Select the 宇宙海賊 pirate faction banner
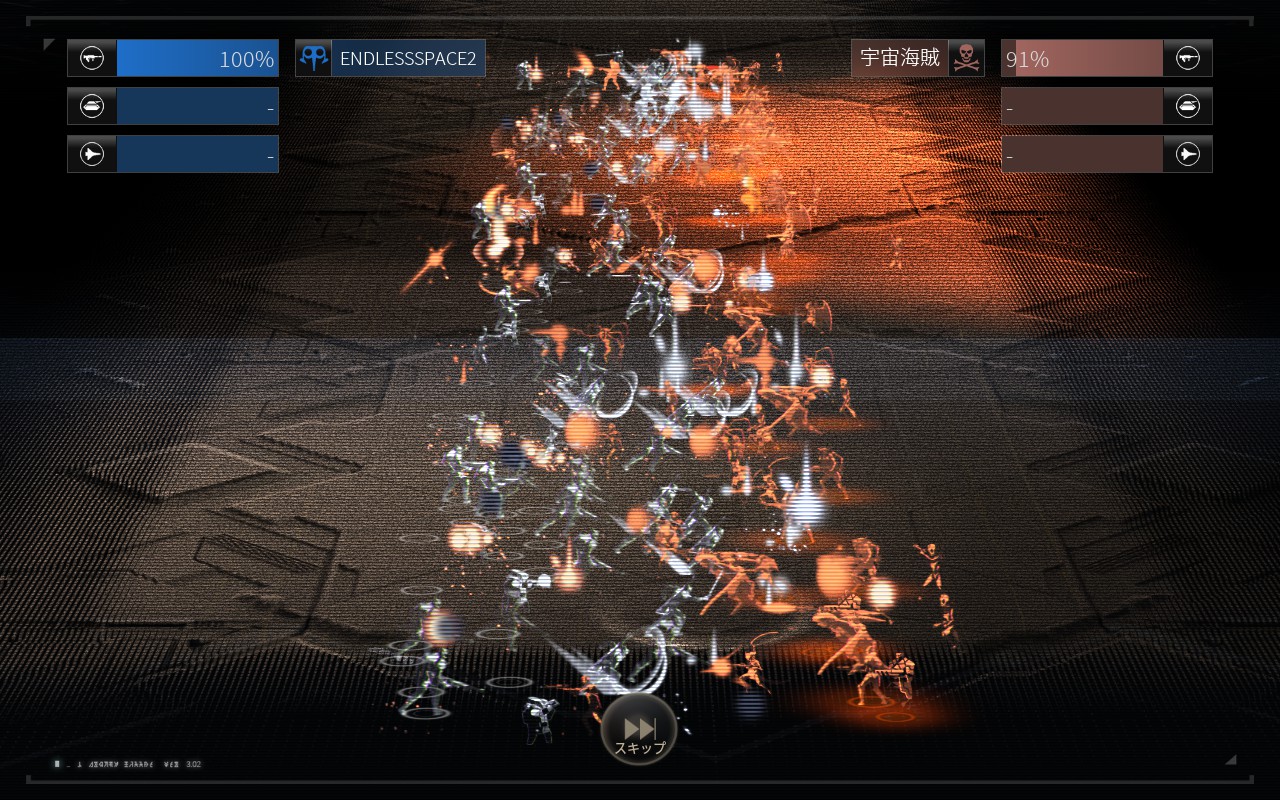 tap(917, 58)
